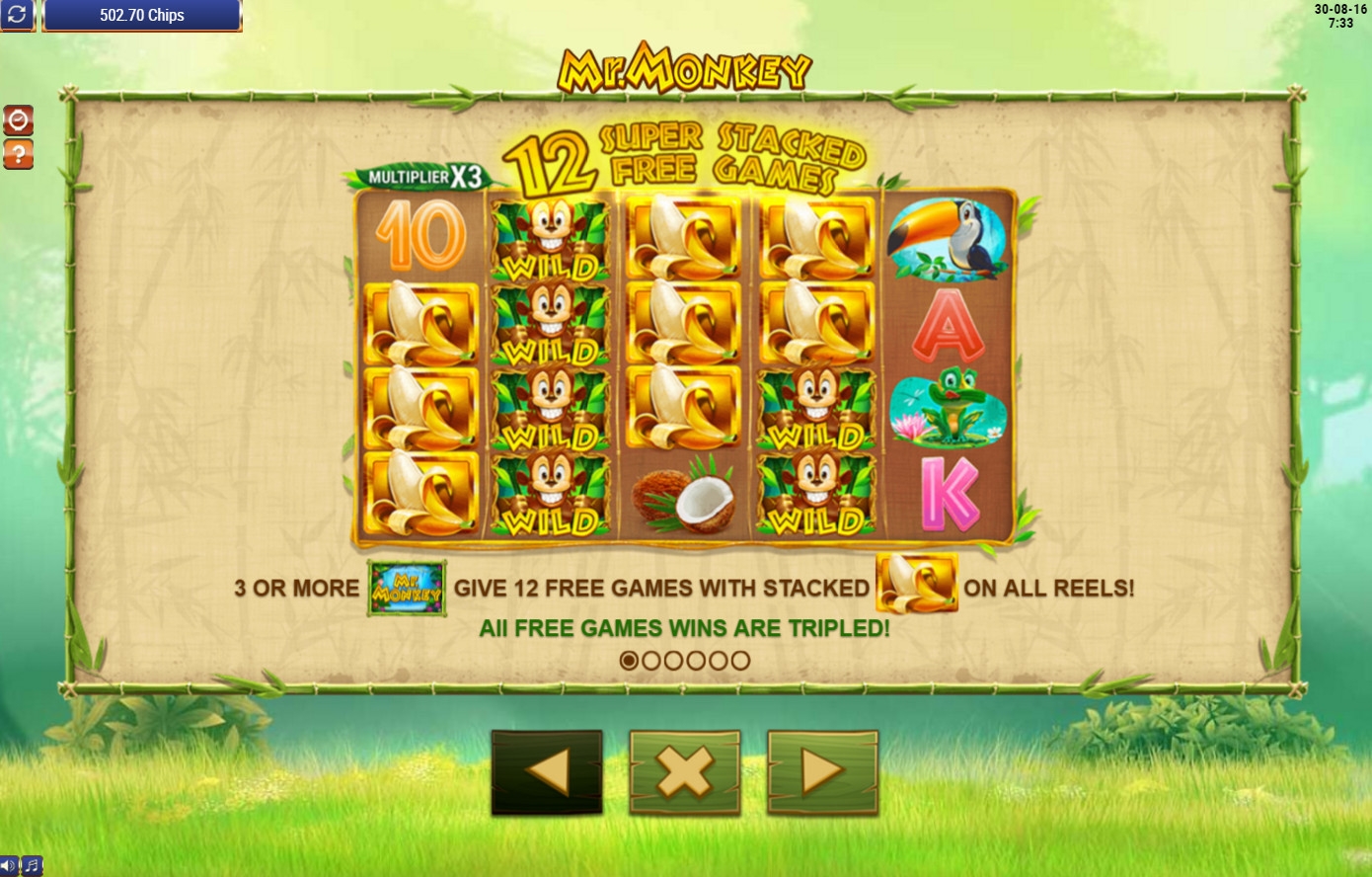Close the paytable with the X button
Viewport: 1372px width, 877px height.
(x=685, y=772)
